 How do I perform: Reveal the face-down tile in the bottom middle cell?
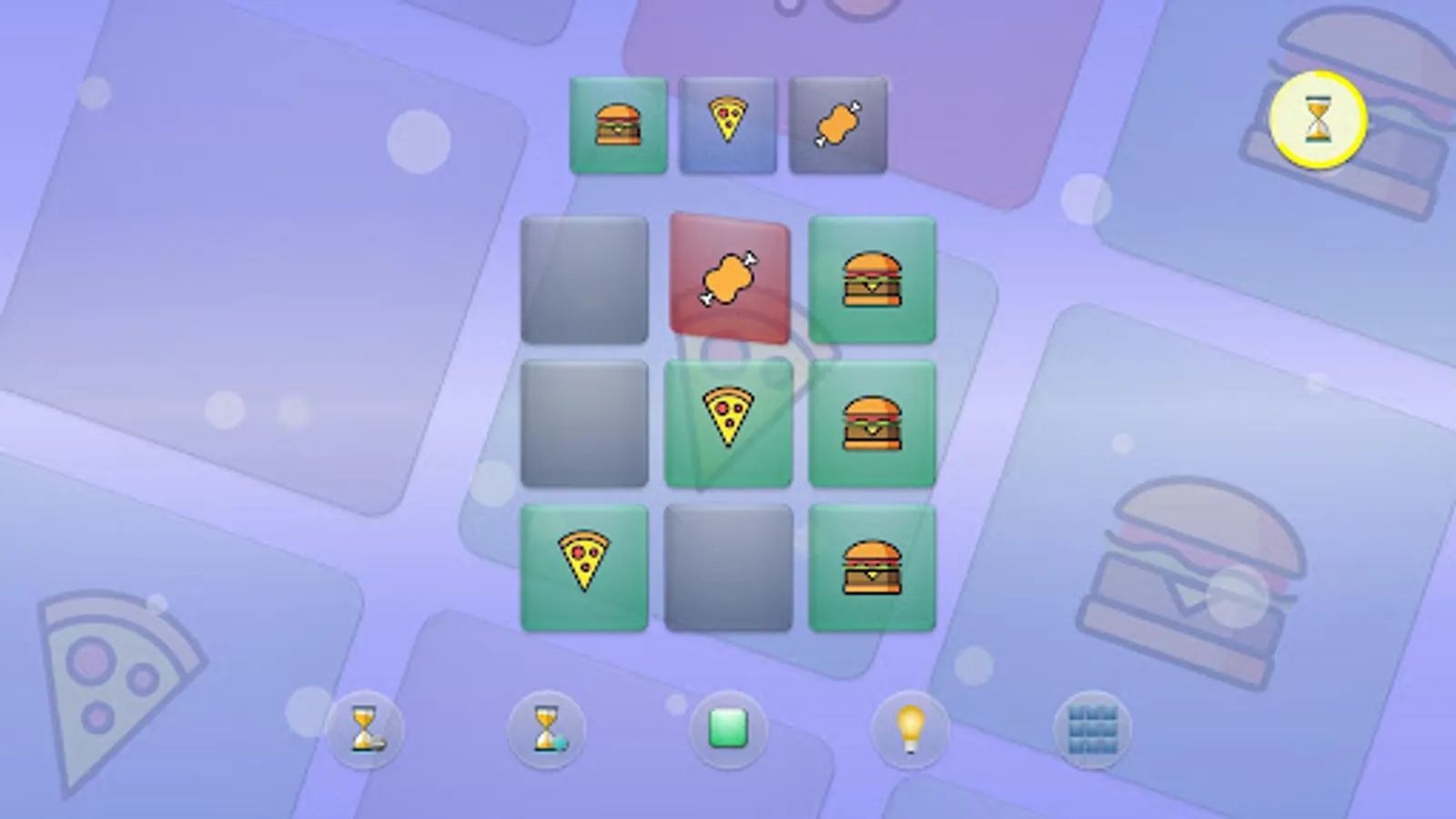(728, 564)
